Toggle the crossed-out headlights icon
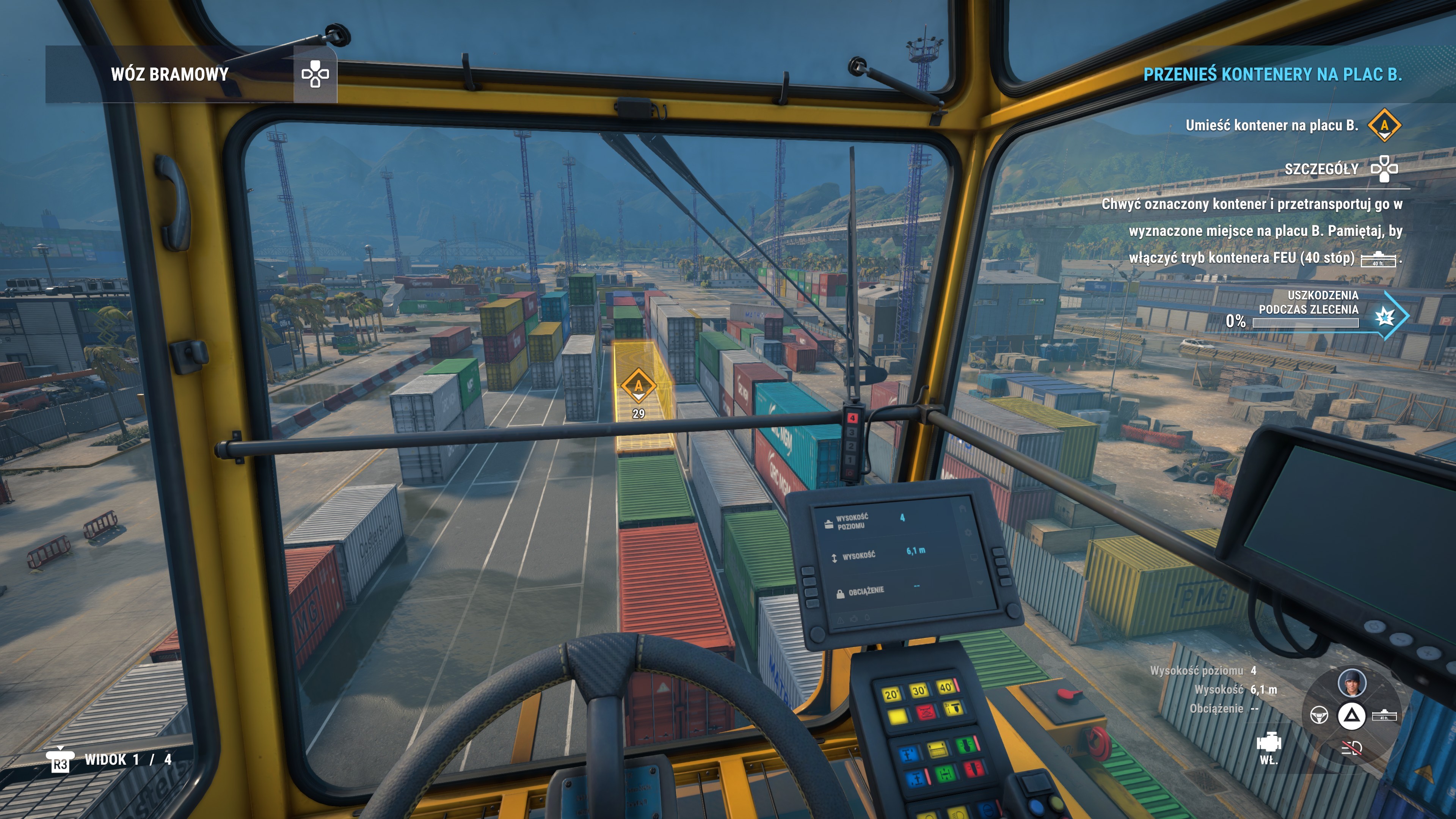 pos(1351,749)
